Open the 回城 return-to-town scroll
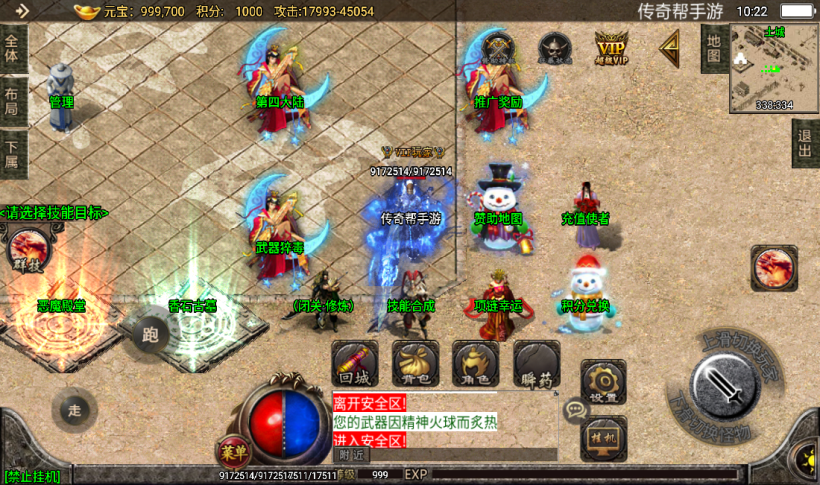Screen dimensions: 820x485 (355, 365)
